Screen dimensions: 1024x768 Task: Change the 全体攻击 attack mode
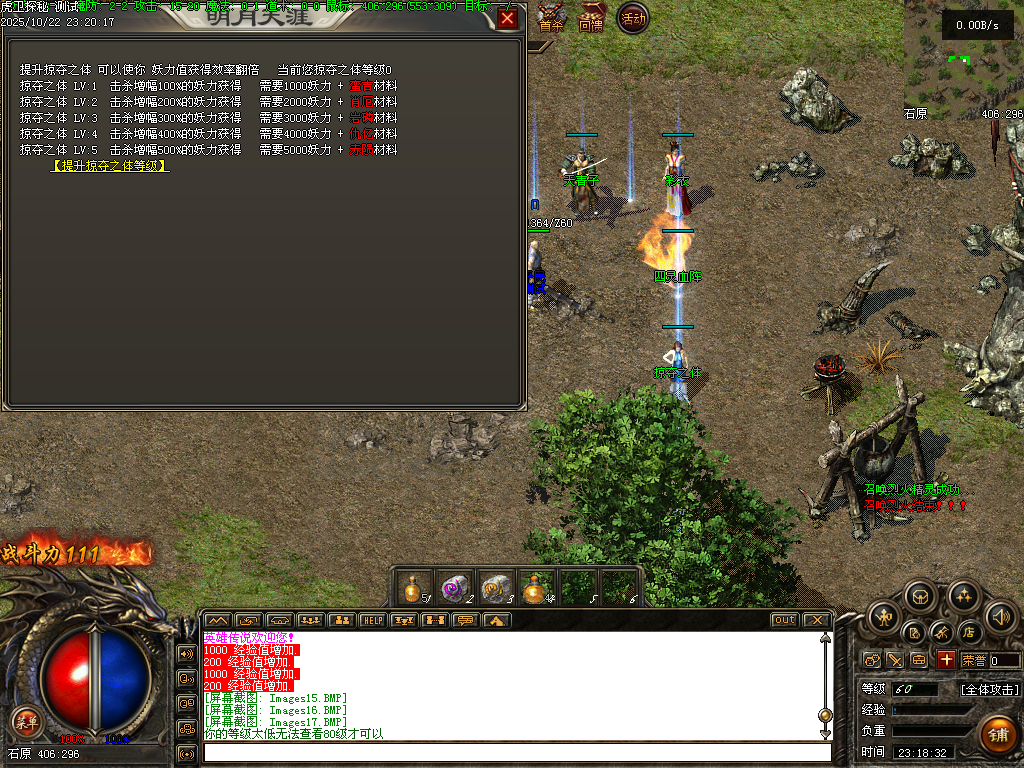point(990,690)
